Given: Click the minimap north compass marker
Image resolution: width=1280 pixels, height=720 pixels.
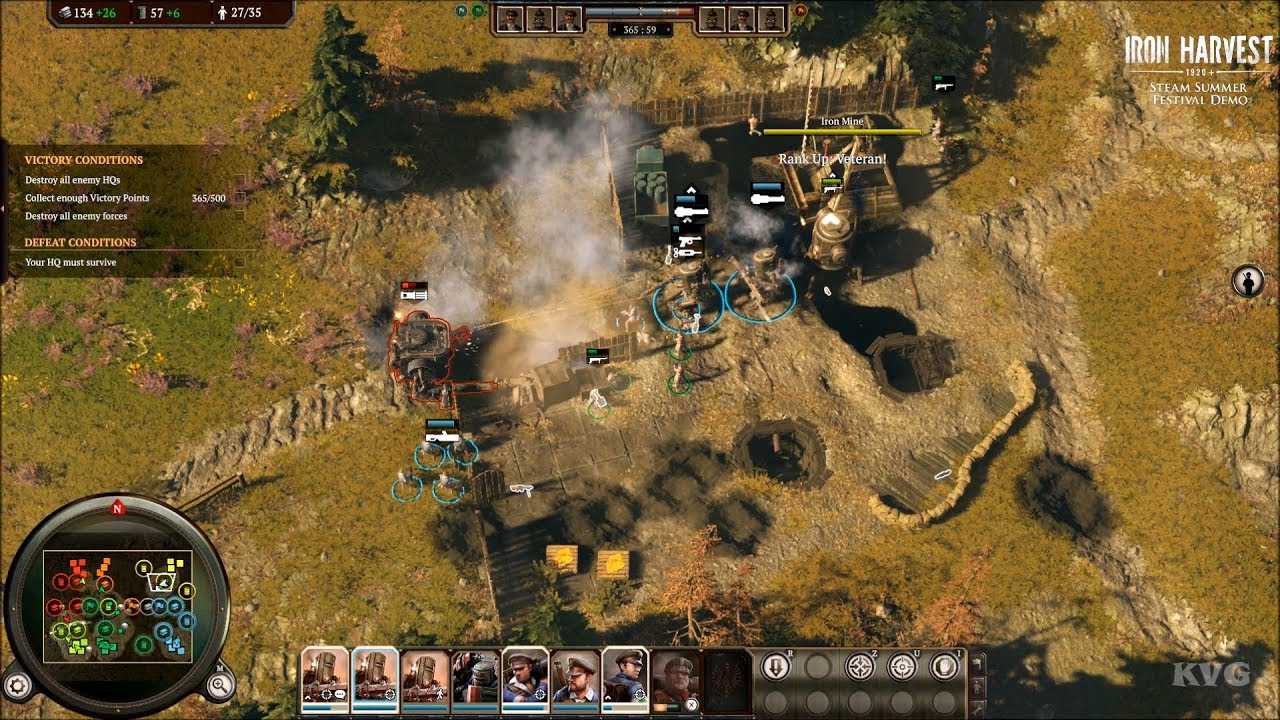Looking at the screenshot, I should (117, 508).
